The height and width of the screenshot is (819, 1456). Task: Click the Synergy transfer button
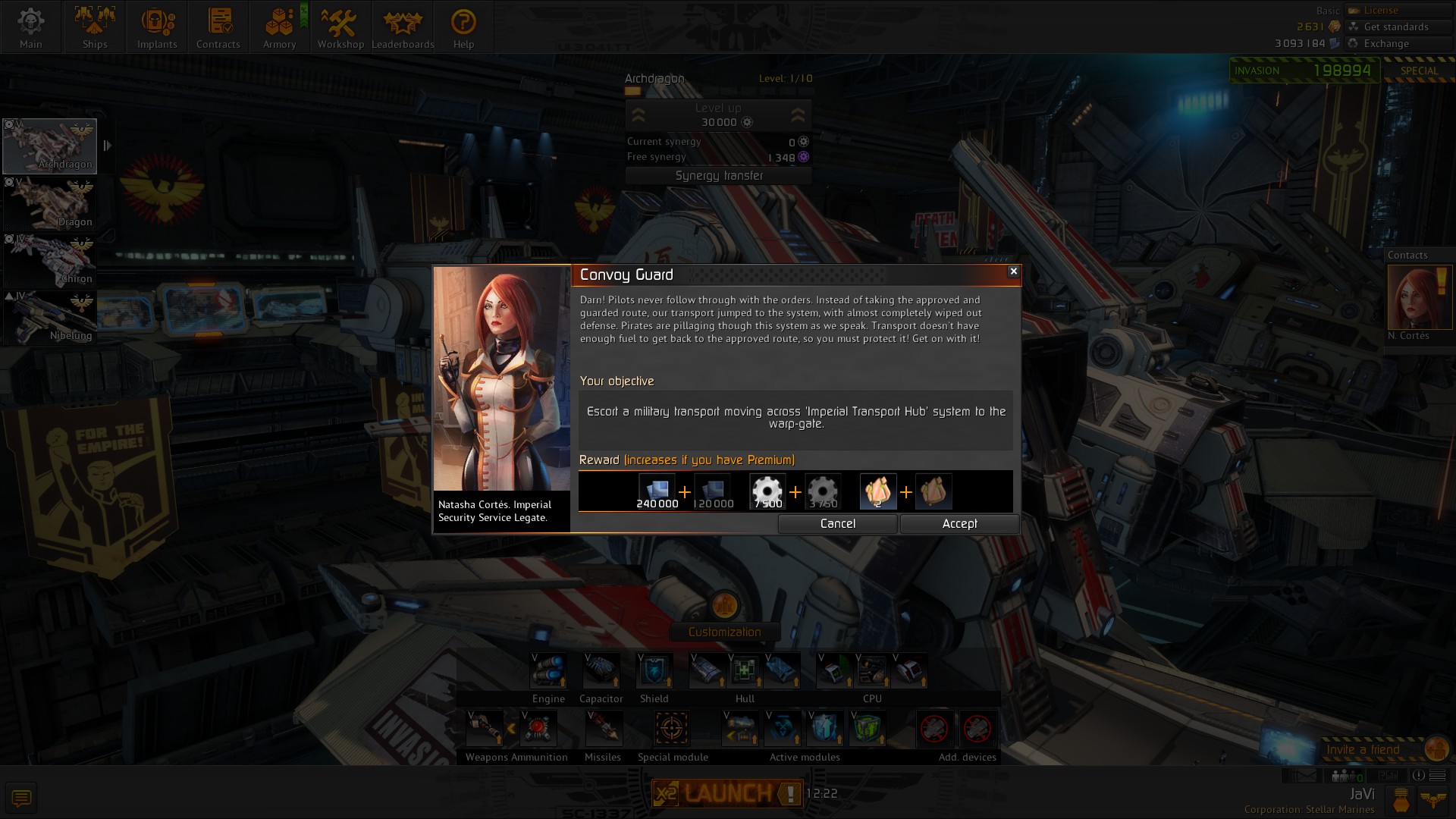pos(719,176)
